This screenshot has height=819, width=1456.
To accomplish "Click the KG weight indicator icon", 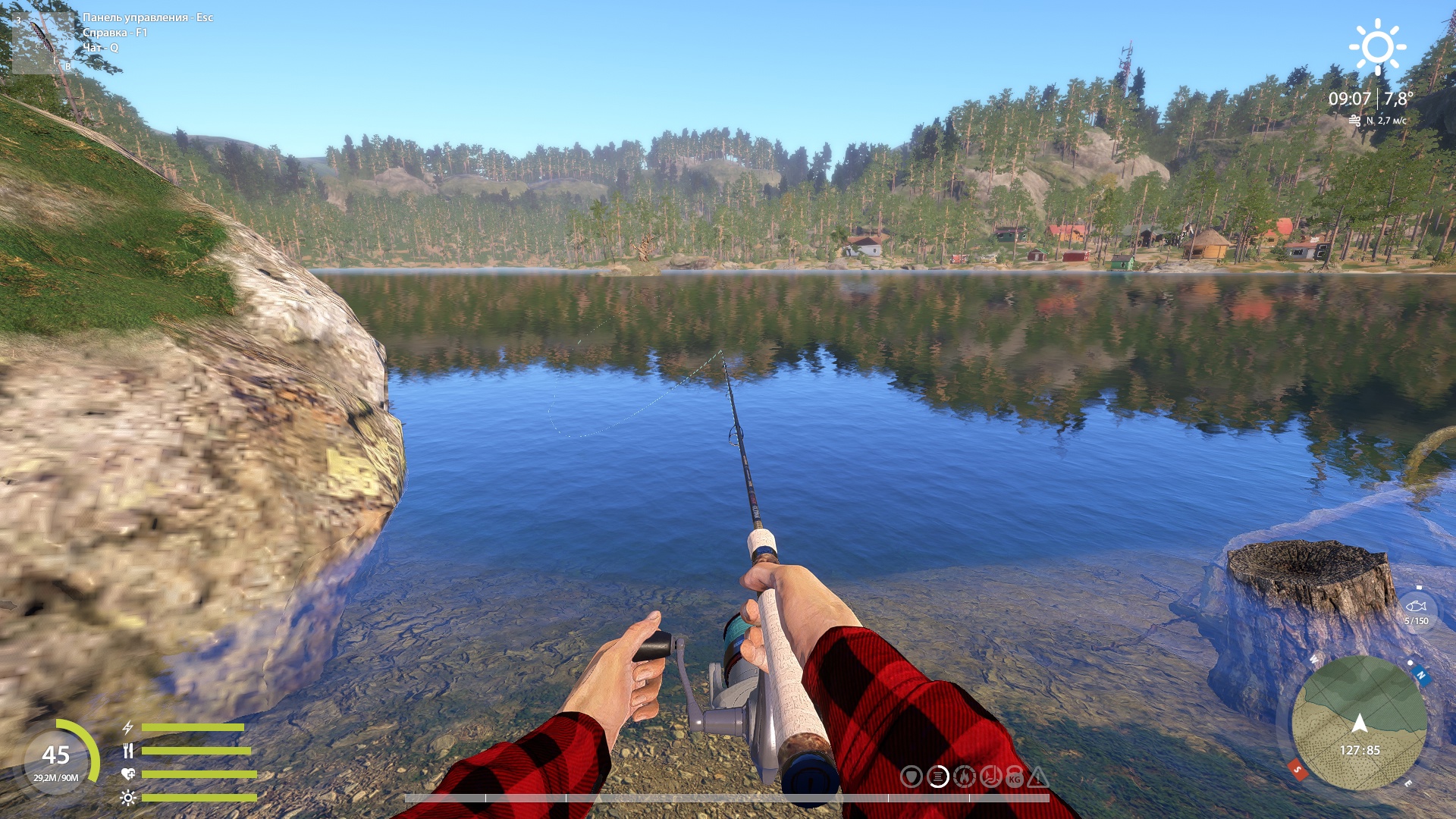I will (1015, 778).
